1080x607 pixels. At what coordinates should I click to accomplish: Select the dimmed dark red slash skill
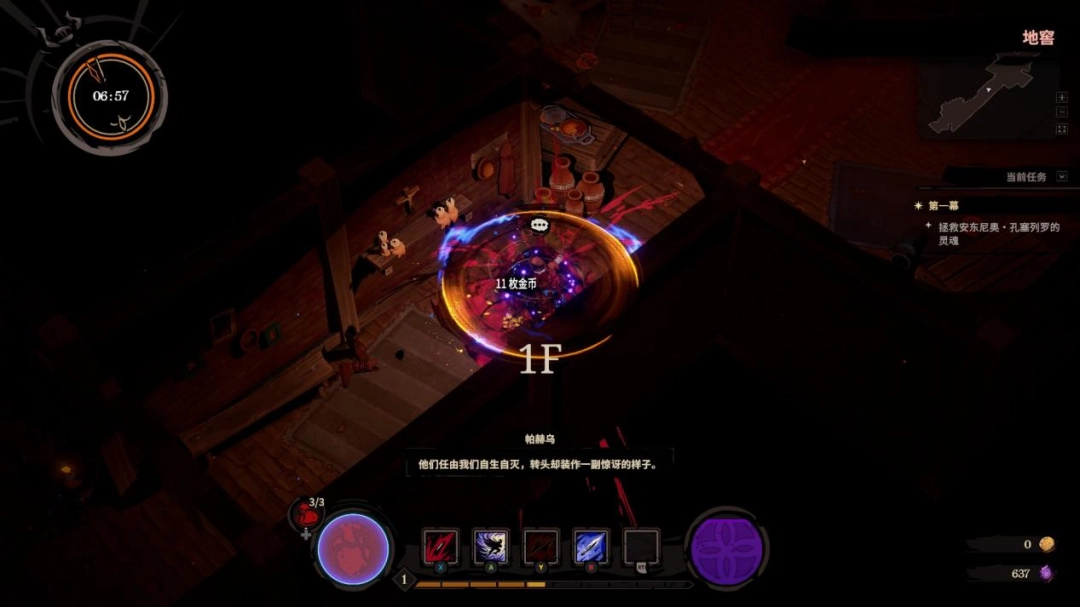point(541,547)
